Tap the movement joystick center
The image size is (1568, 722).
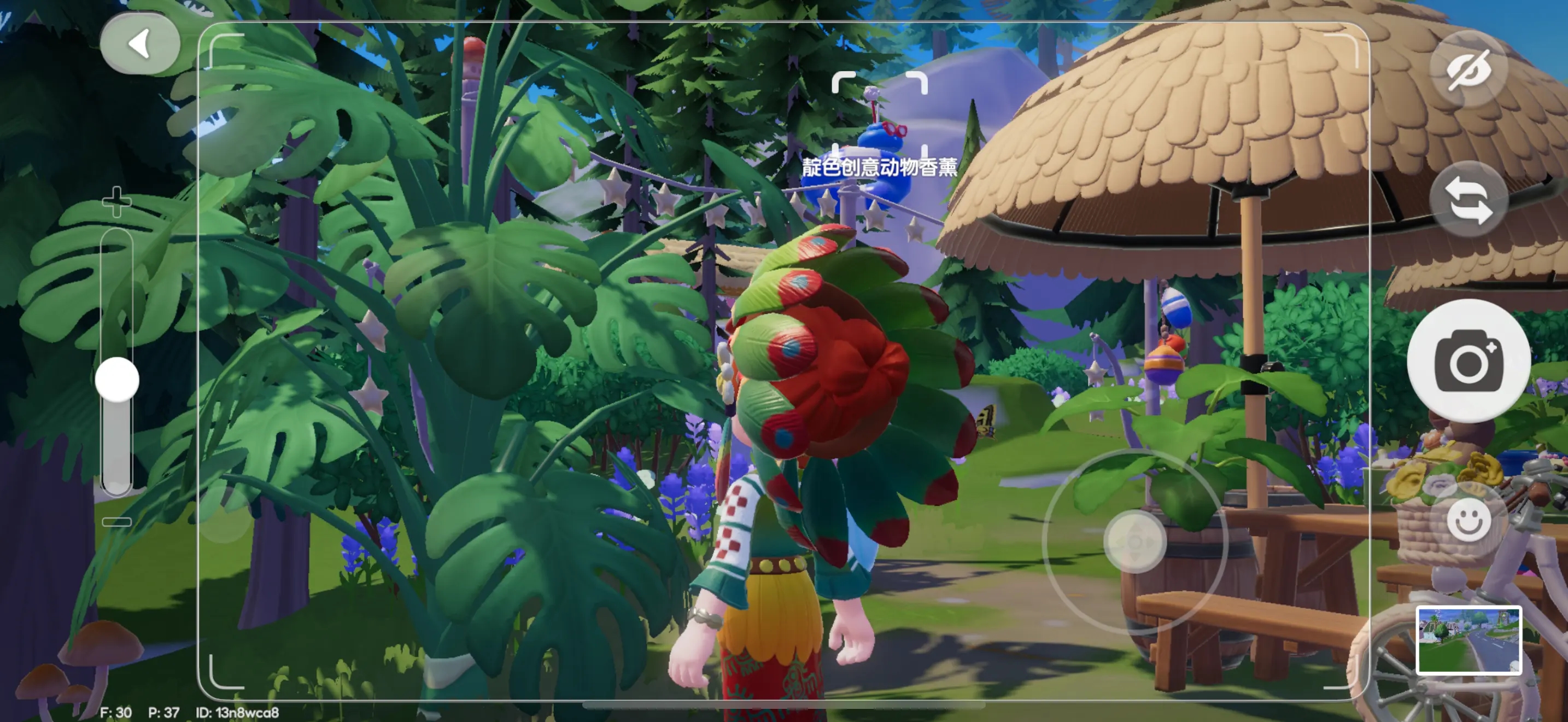[1134, 541]
